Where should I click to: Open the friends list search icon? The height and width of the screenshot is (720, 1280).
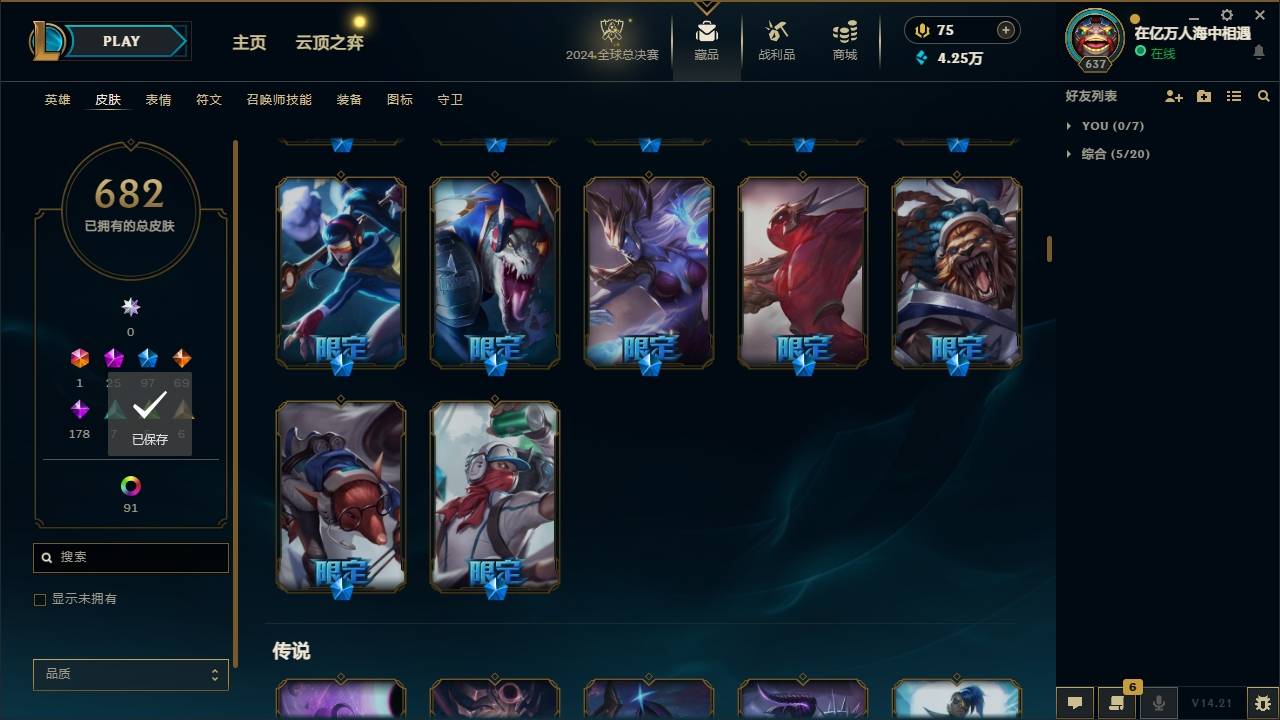[x=1263, y=96]
